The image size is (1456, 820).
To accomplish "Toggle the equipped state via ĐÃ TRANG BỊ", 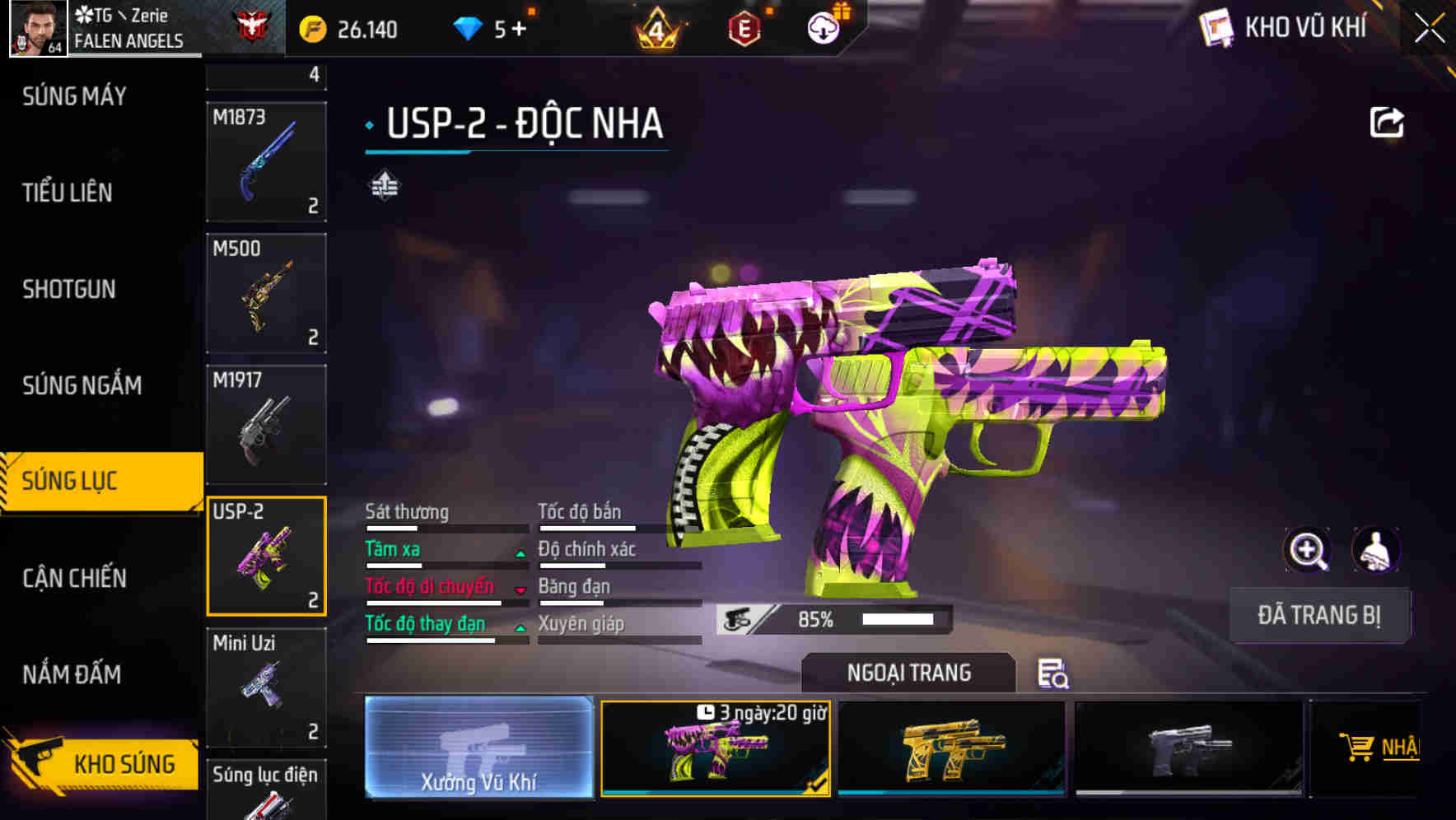I will click(1318, 615).
